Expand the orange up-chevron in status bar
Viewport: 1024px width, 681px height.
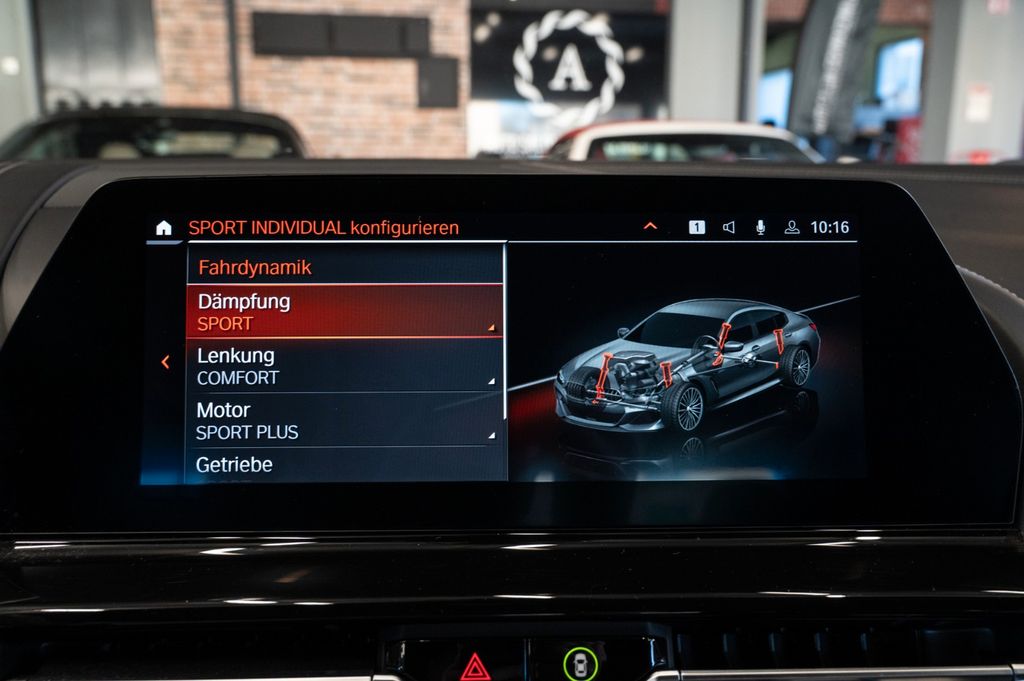pyautogui.click(x=650, y=227)
